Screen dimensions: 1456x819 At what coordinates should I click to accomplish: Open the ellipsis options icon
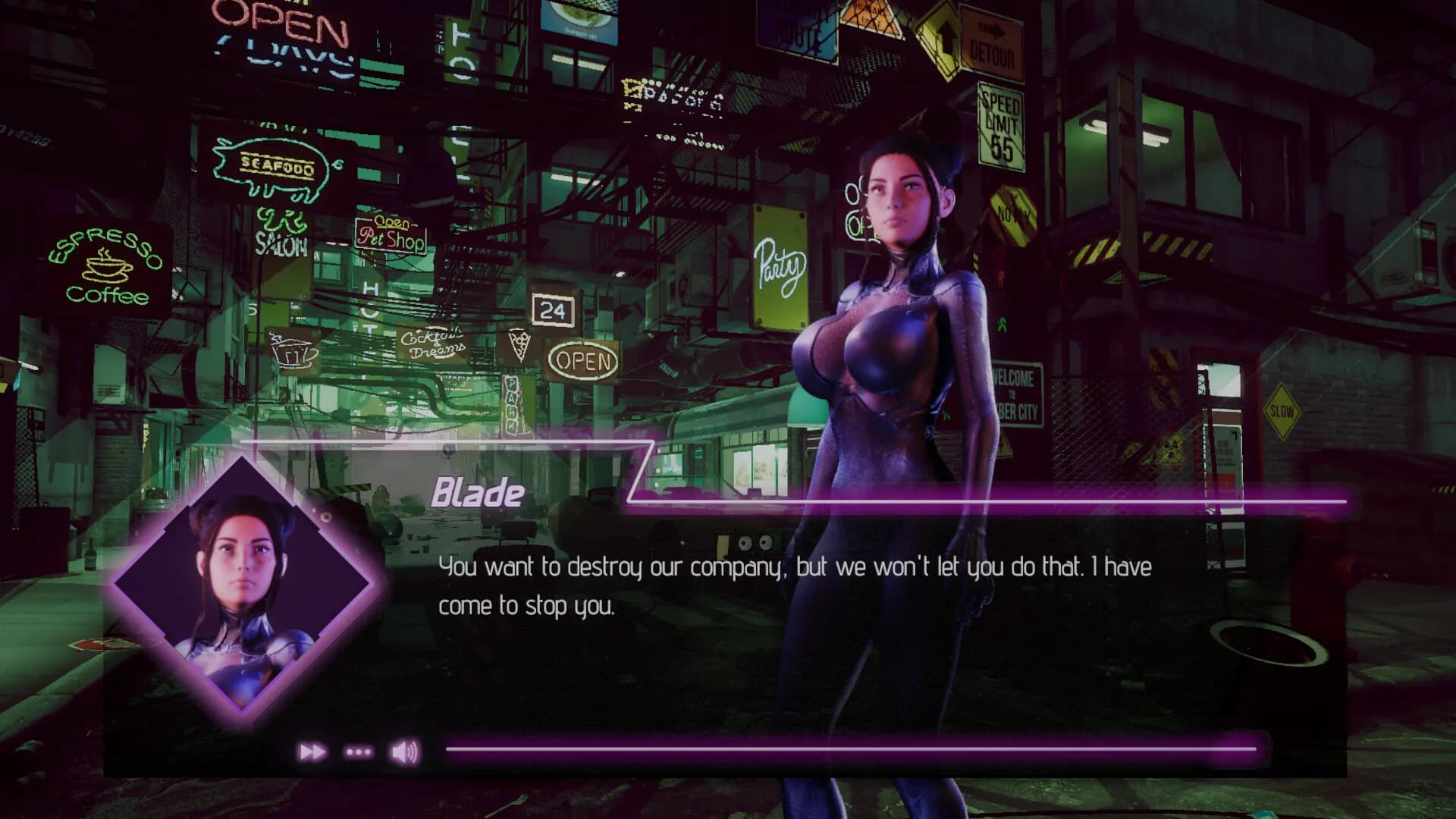coord(358,752)
